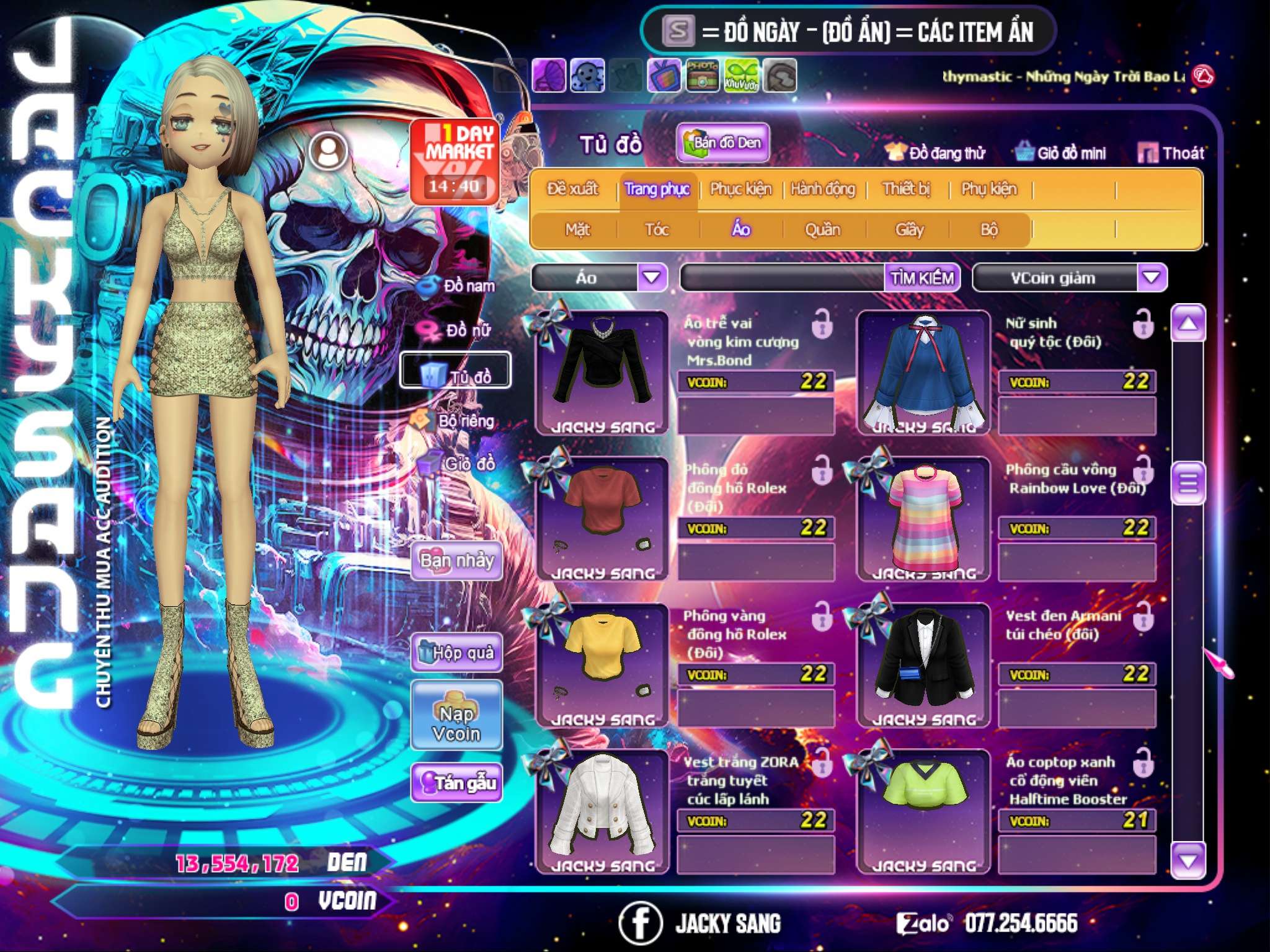The image size is (1270, 952).
Task: Open the VCoin giảm sort dropdown
Action: [x=1152, y=278]
